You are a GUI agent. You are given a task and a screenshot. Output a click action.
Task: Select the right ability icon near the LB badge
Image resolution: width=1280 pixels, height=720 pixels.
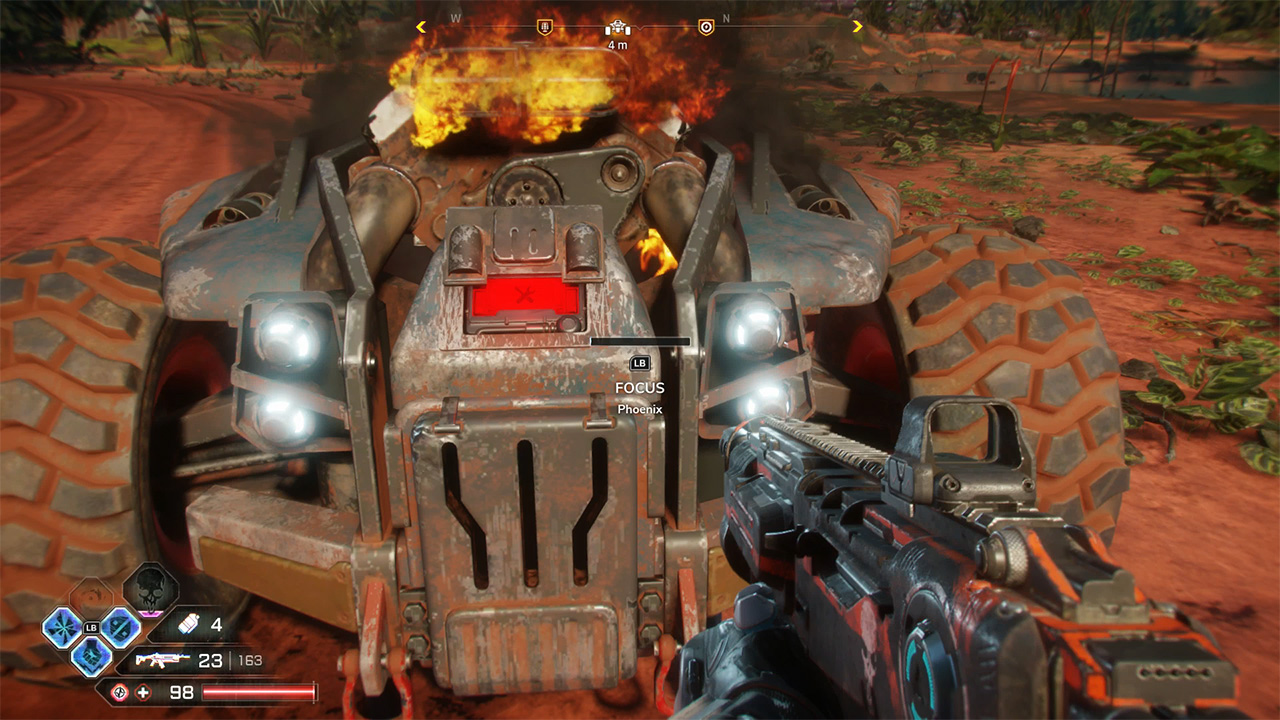click(x=118, y=628)
